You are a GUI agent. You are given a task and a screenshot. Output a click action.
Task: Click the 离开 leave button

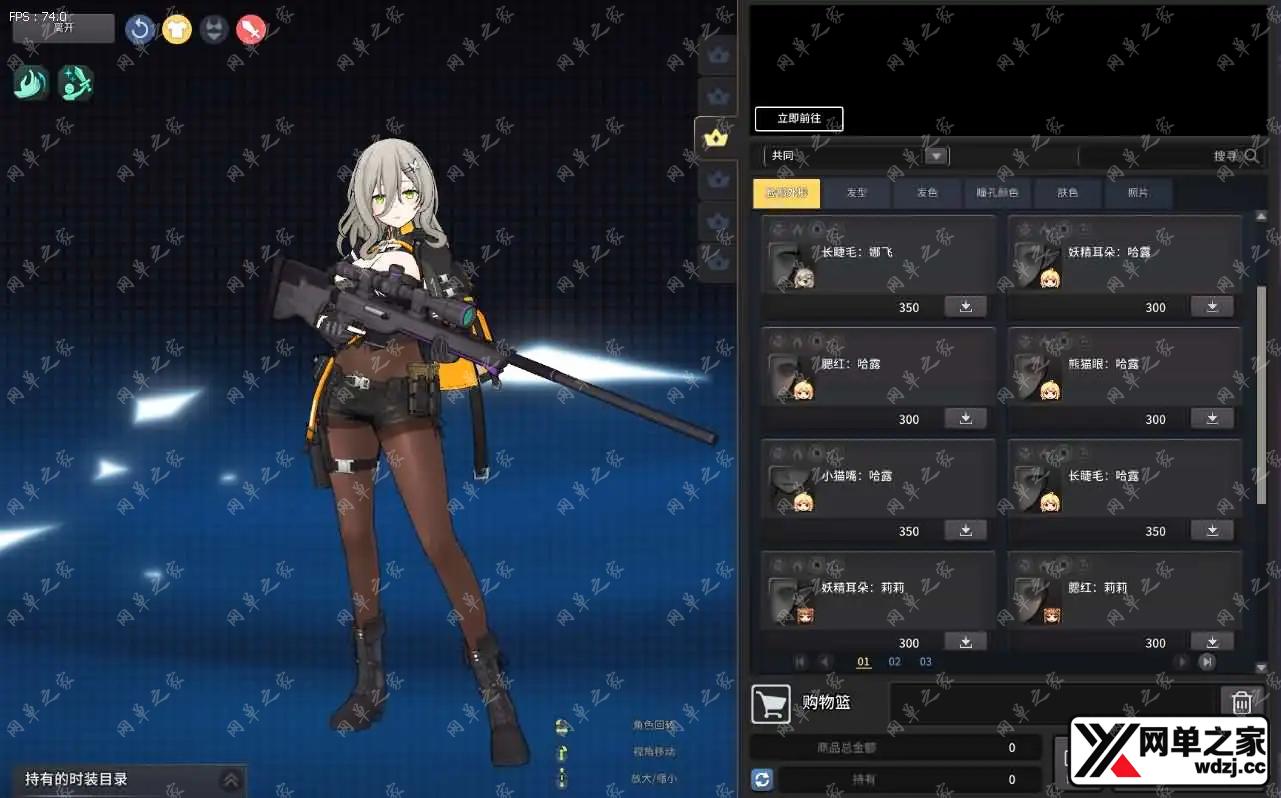(x=63, y=28)
